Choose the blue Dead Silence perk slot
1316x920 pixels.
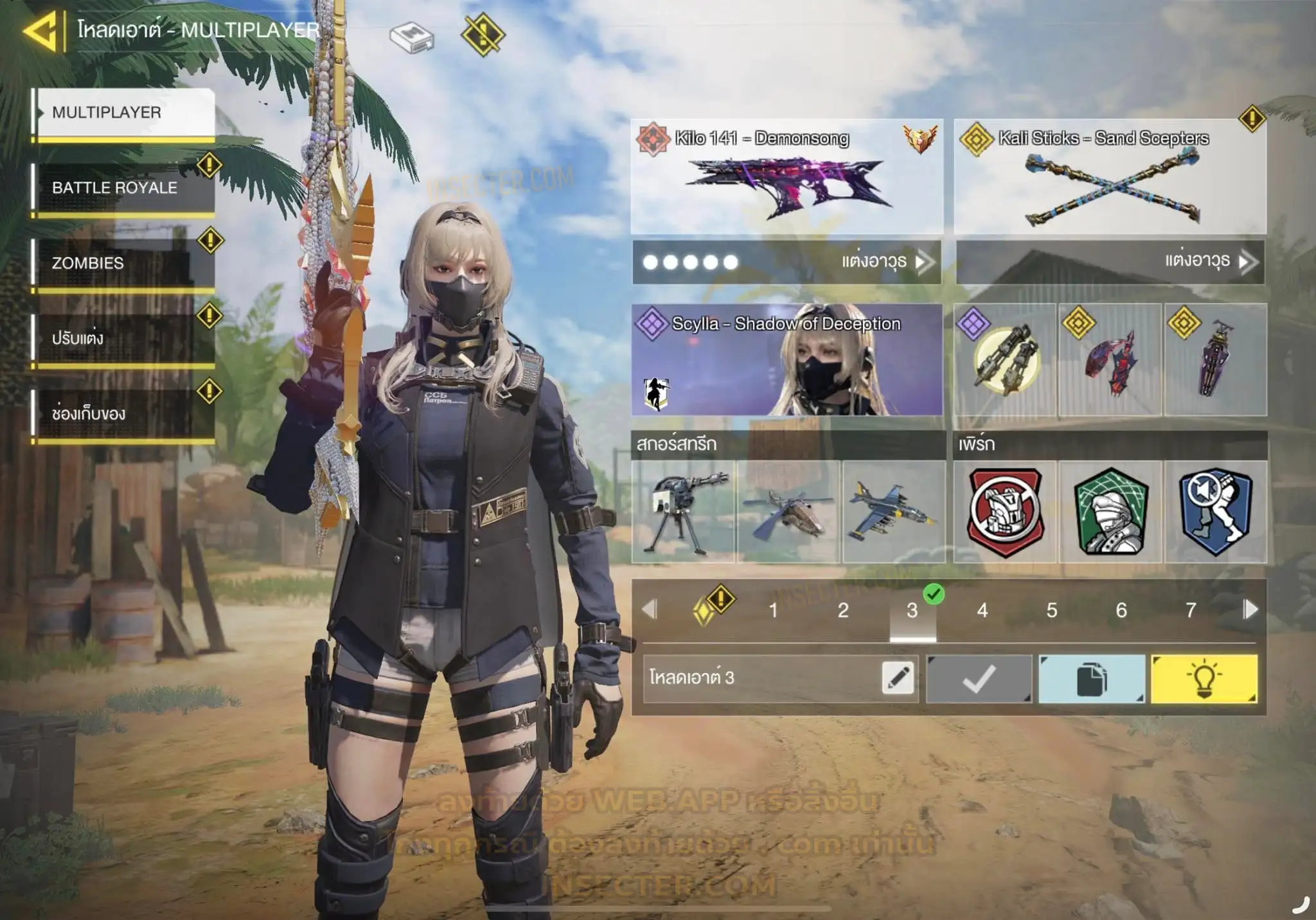click(1216, 512)
